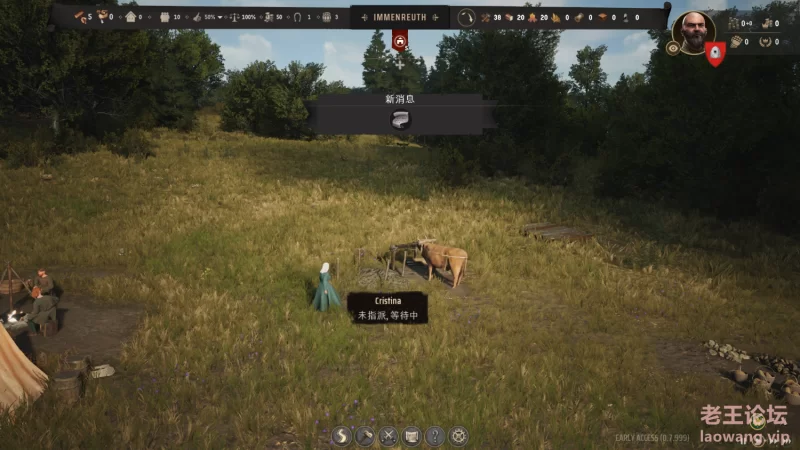Open the new message notification
This screenshot has width=800, height=450.
pyautogui.click(x=401, y=120)
